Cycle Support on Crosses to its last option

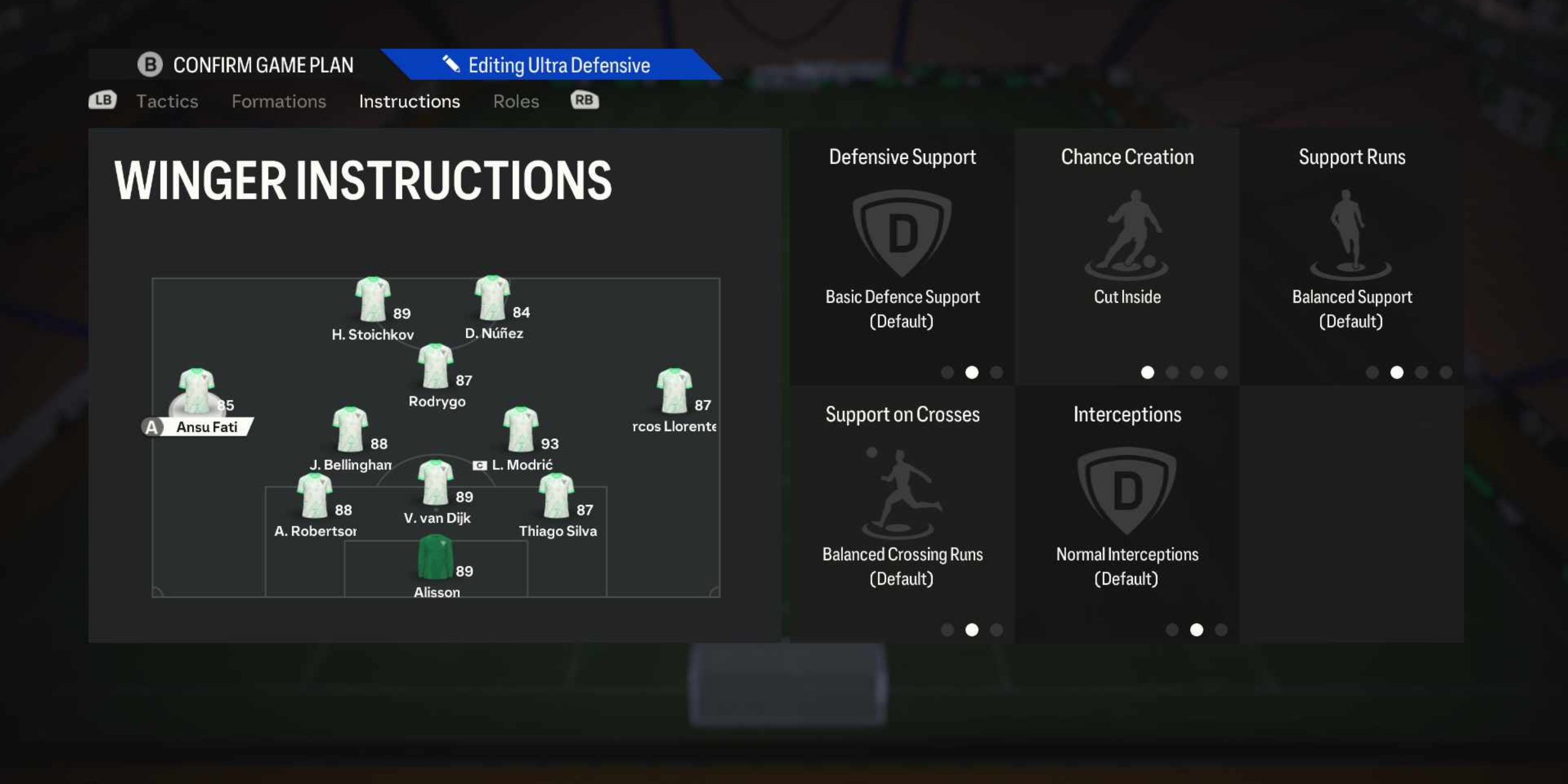996,630
